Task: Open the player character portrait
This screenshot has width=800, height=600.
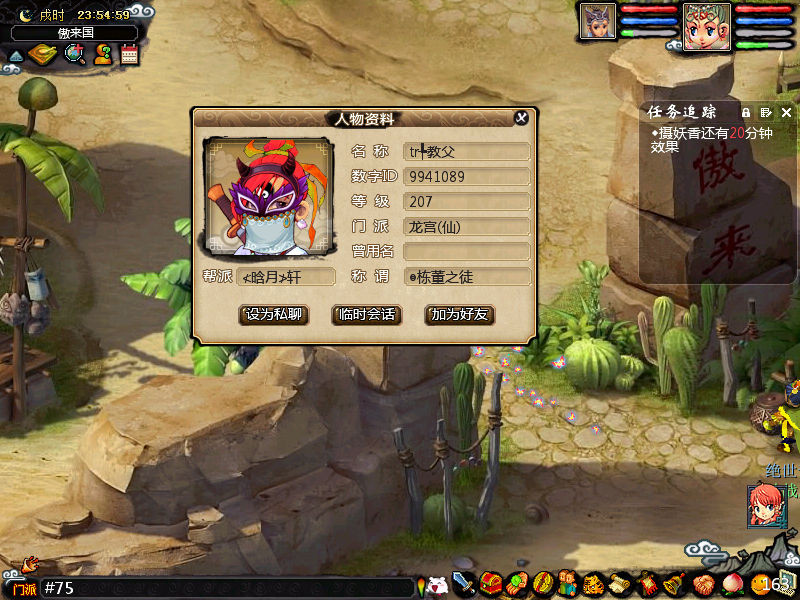Action: pyautogui.click(x=707, y=25)
